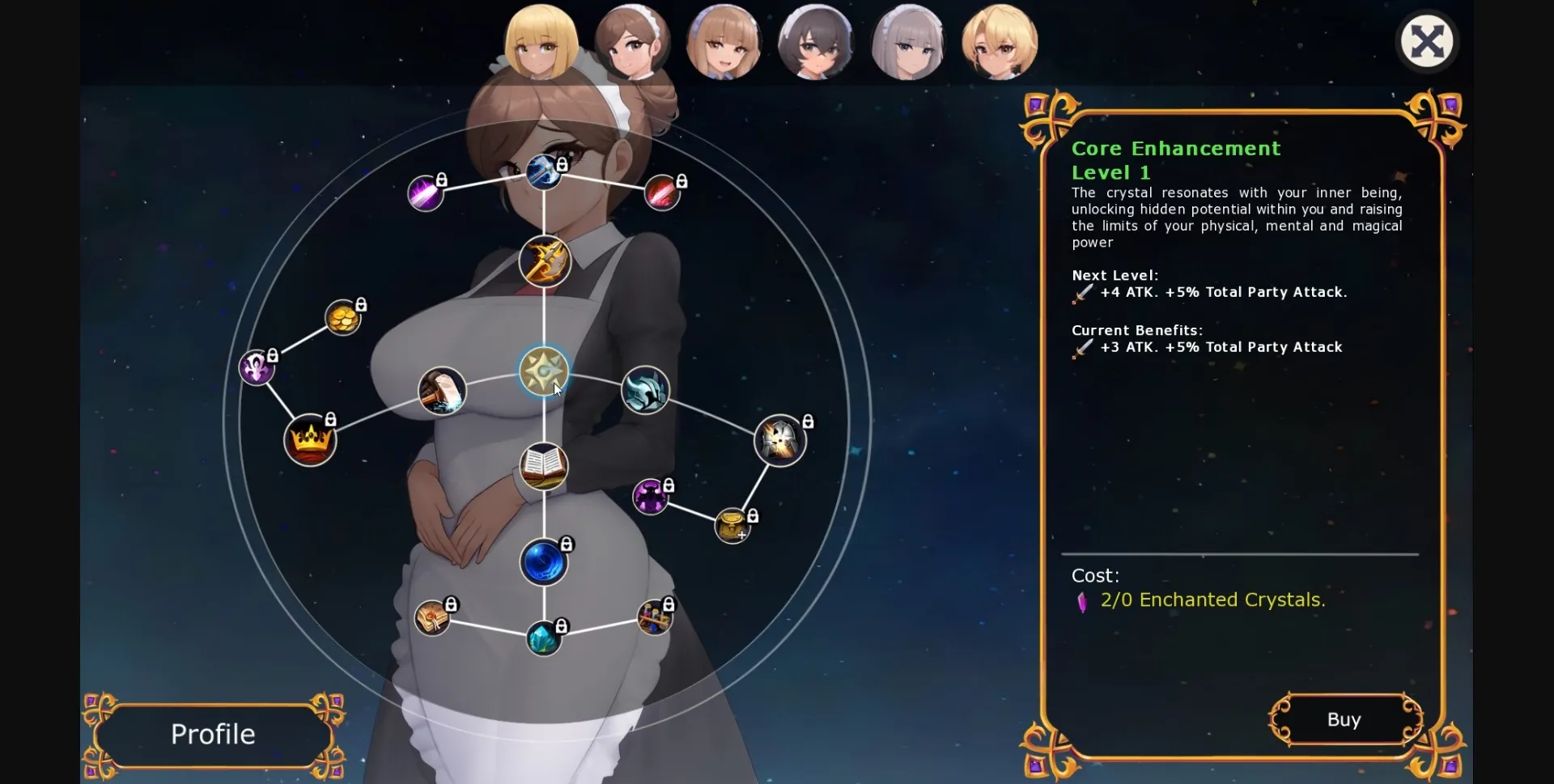Select the glowing Core Enhancement node
This screenshot has height=784, width=1554.
point(544,372)
